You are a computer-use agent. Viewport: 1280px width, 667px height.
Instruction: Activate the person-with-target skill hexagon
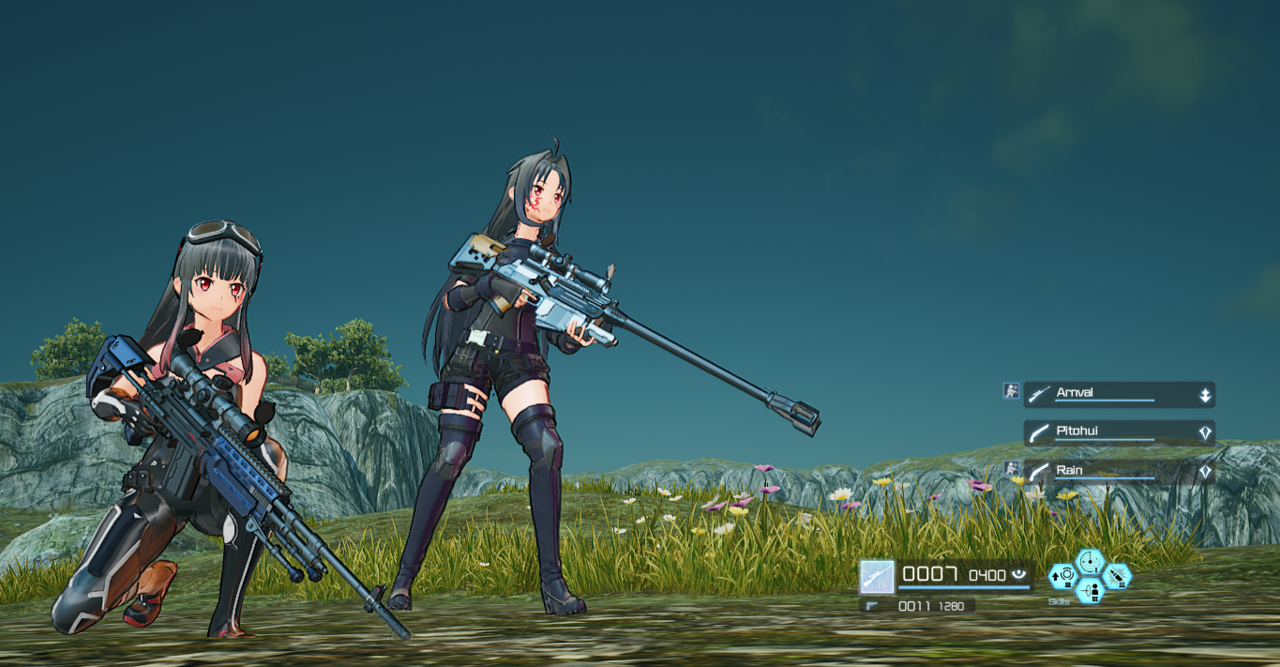(1090, 590)
